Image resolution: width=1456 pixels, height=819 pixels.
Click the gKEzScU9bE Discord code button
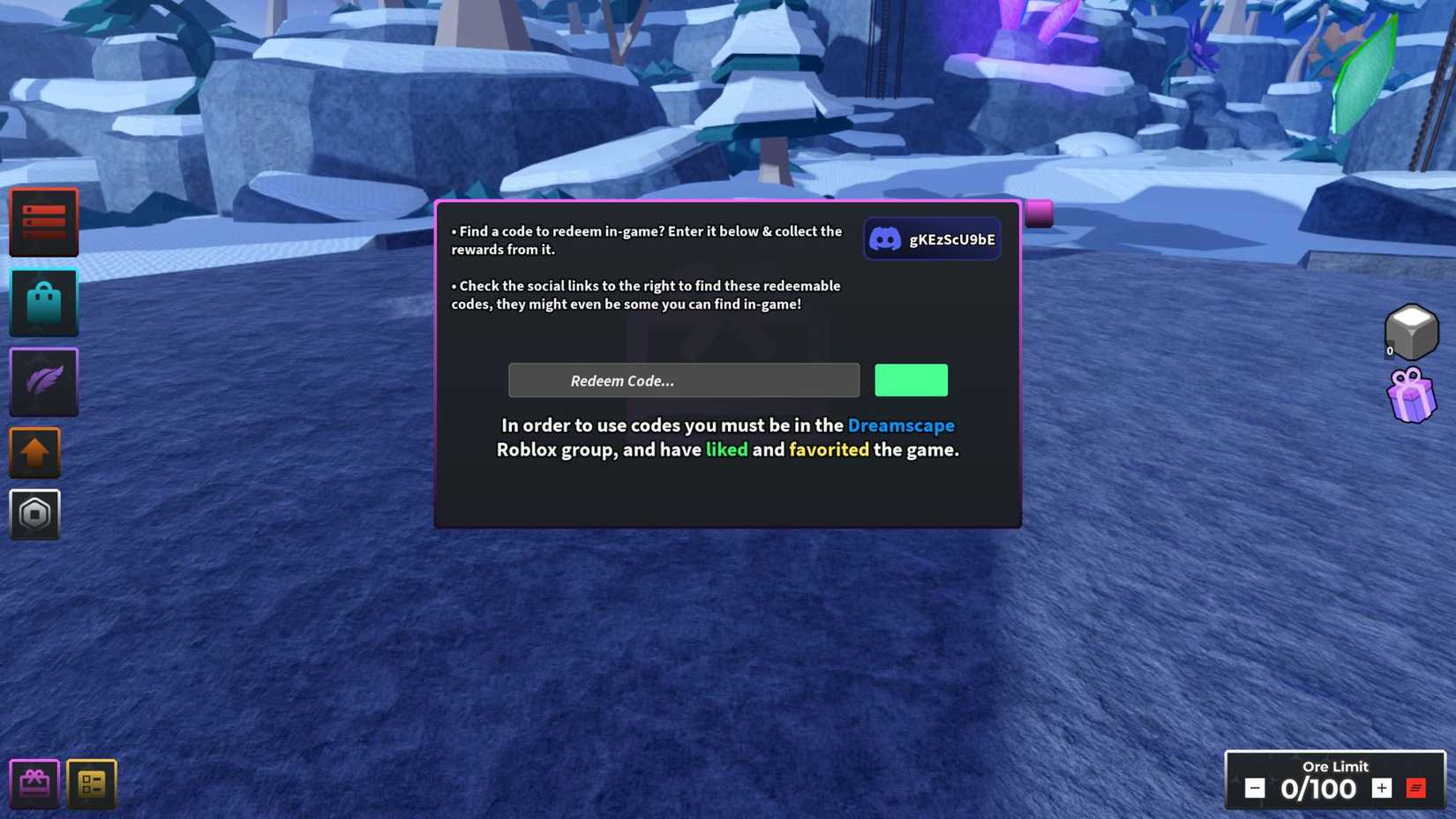(x=932, y=237)
